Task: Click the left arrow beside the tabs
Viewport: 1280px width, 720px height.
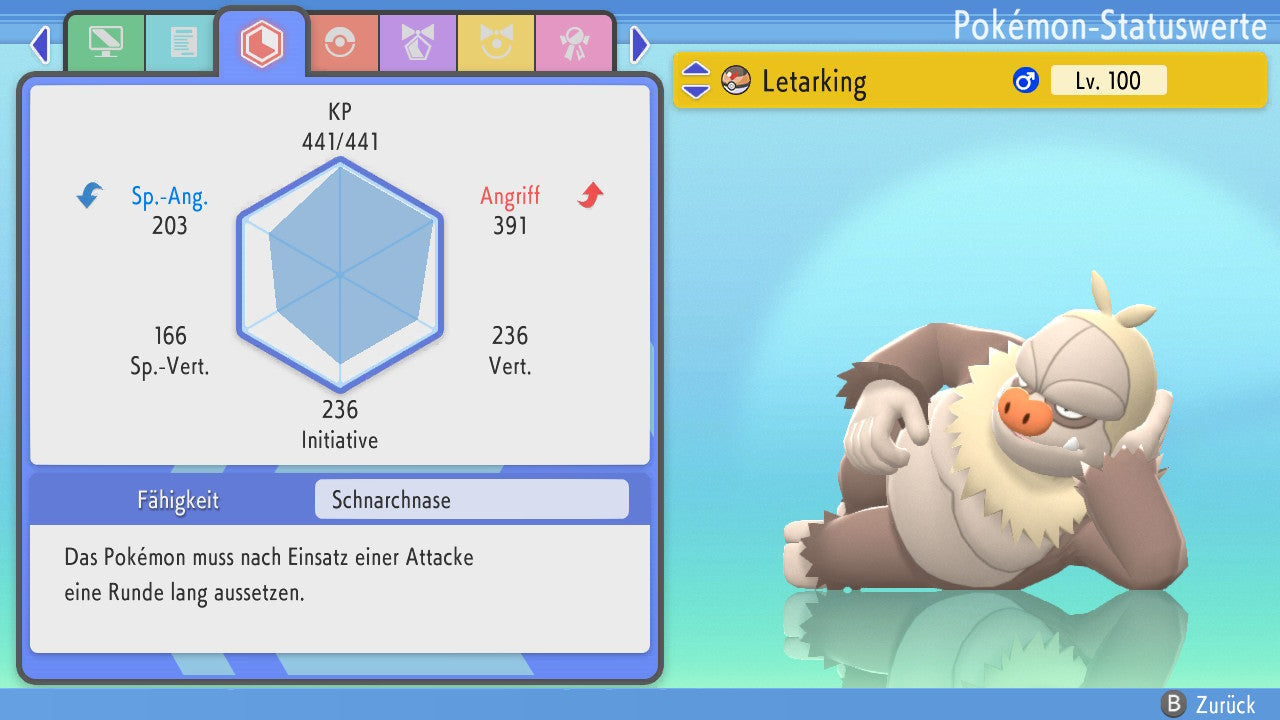Action: (40, 44)
